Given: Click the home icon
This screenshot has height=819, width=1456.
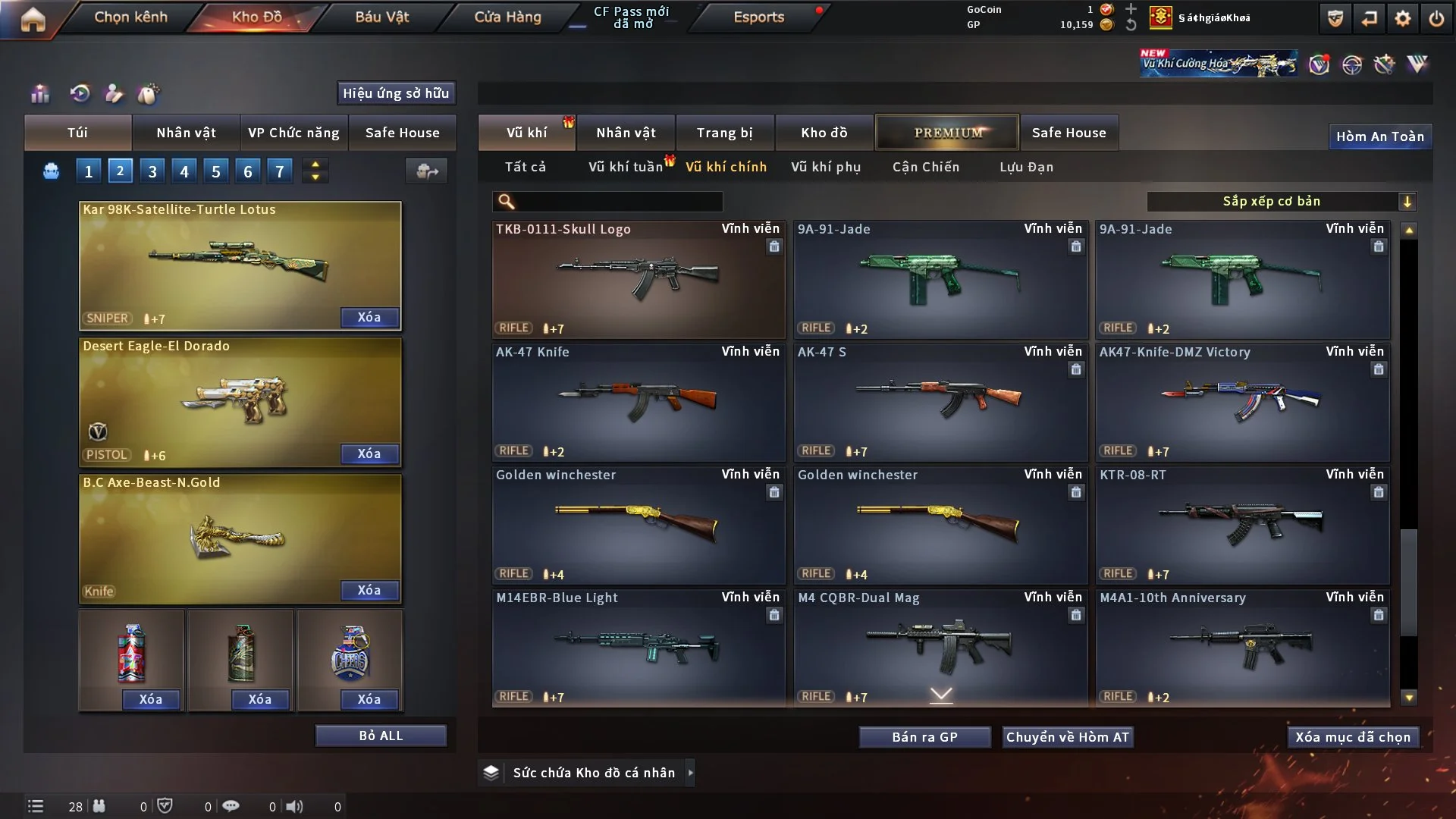Looking at the screenshot, I should 33,19.
